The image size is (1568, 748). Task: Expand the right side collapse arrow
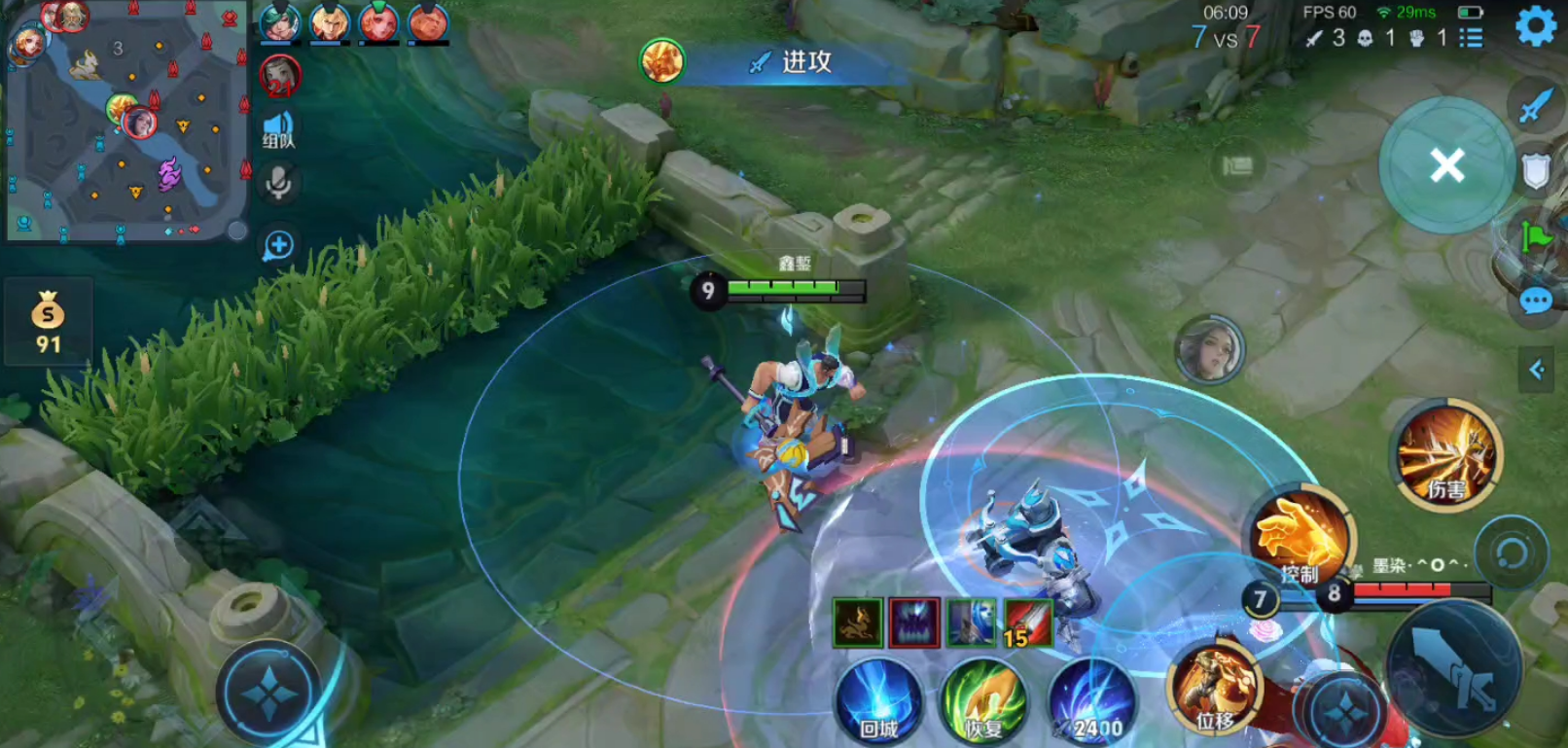point(1537,370)
